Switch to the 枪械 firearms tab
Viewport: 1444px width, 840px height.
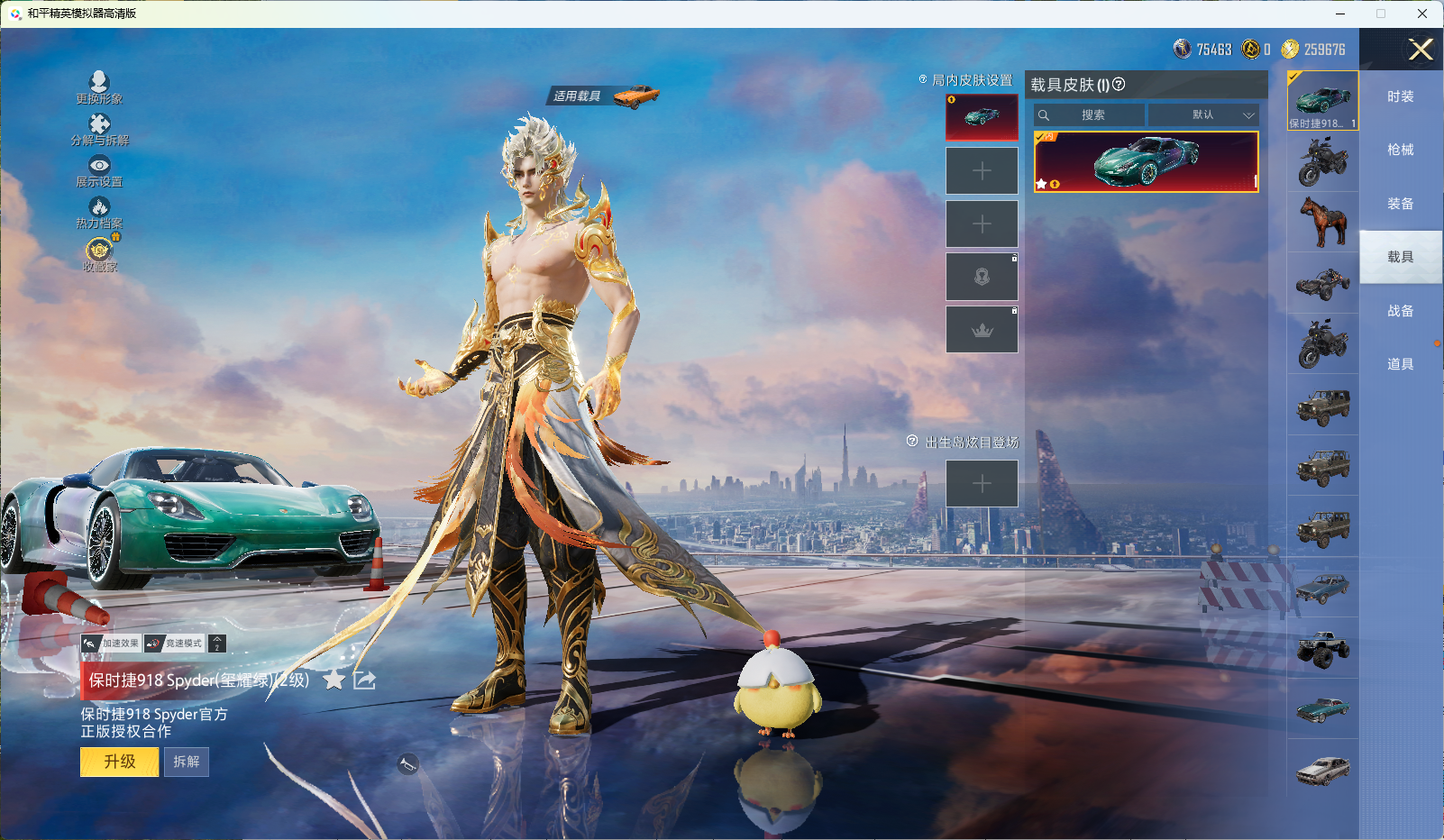tap(1400, 150)
